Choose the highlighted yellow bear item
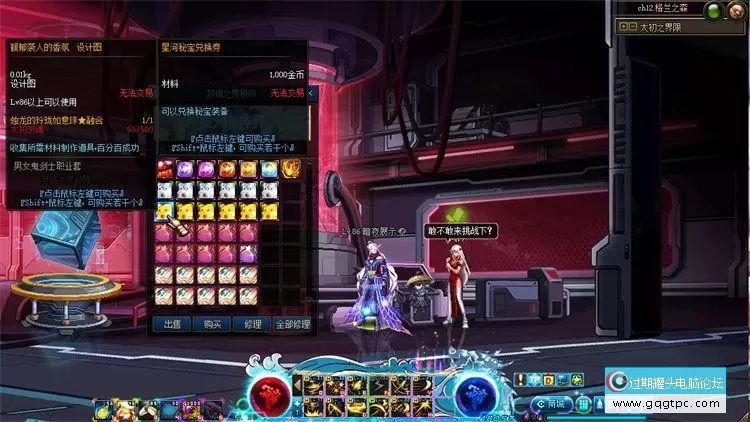The width and height of the screenshot is (750, 422). pos(165,210)
